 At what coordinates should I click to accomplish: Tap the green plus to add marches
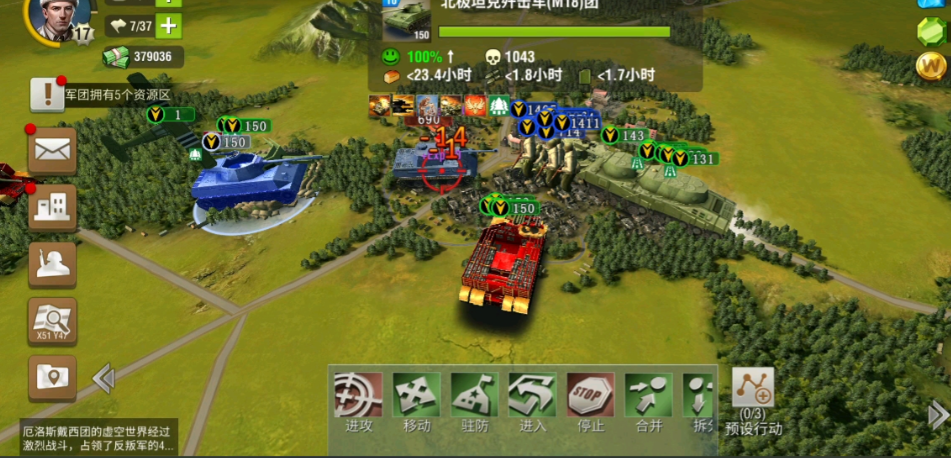tap(169, 26)
